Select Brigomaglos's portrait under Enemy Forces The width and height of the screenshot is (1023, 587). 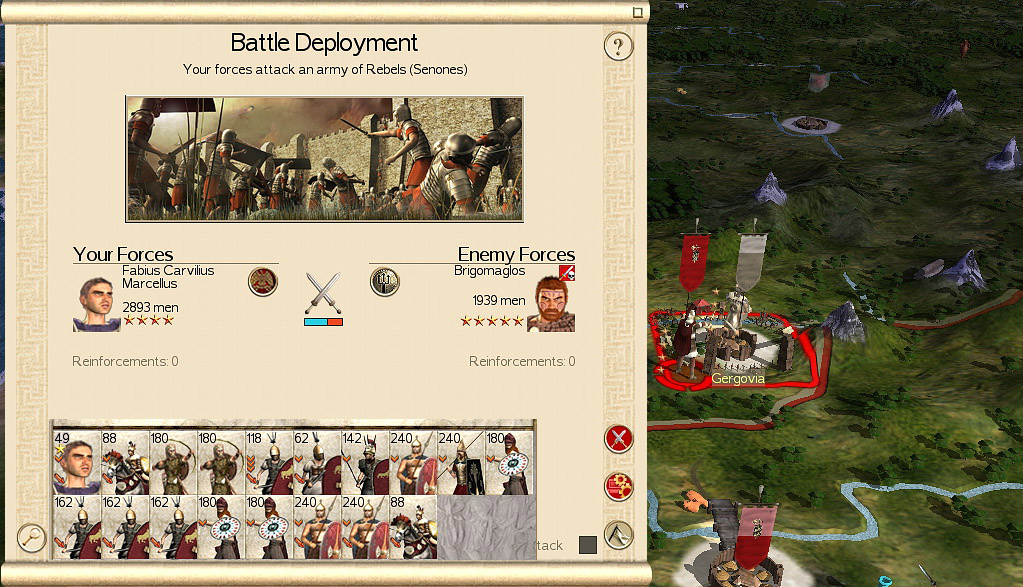551,303
